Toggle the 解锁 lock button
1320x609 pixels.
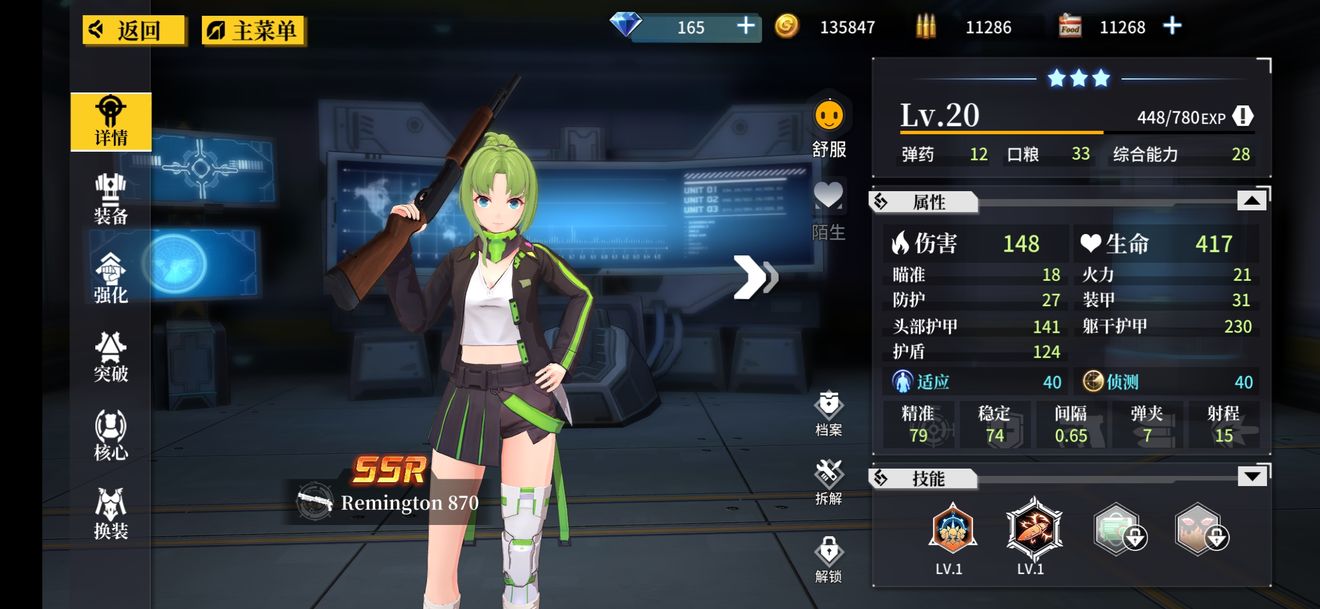(x=829, y=555)
